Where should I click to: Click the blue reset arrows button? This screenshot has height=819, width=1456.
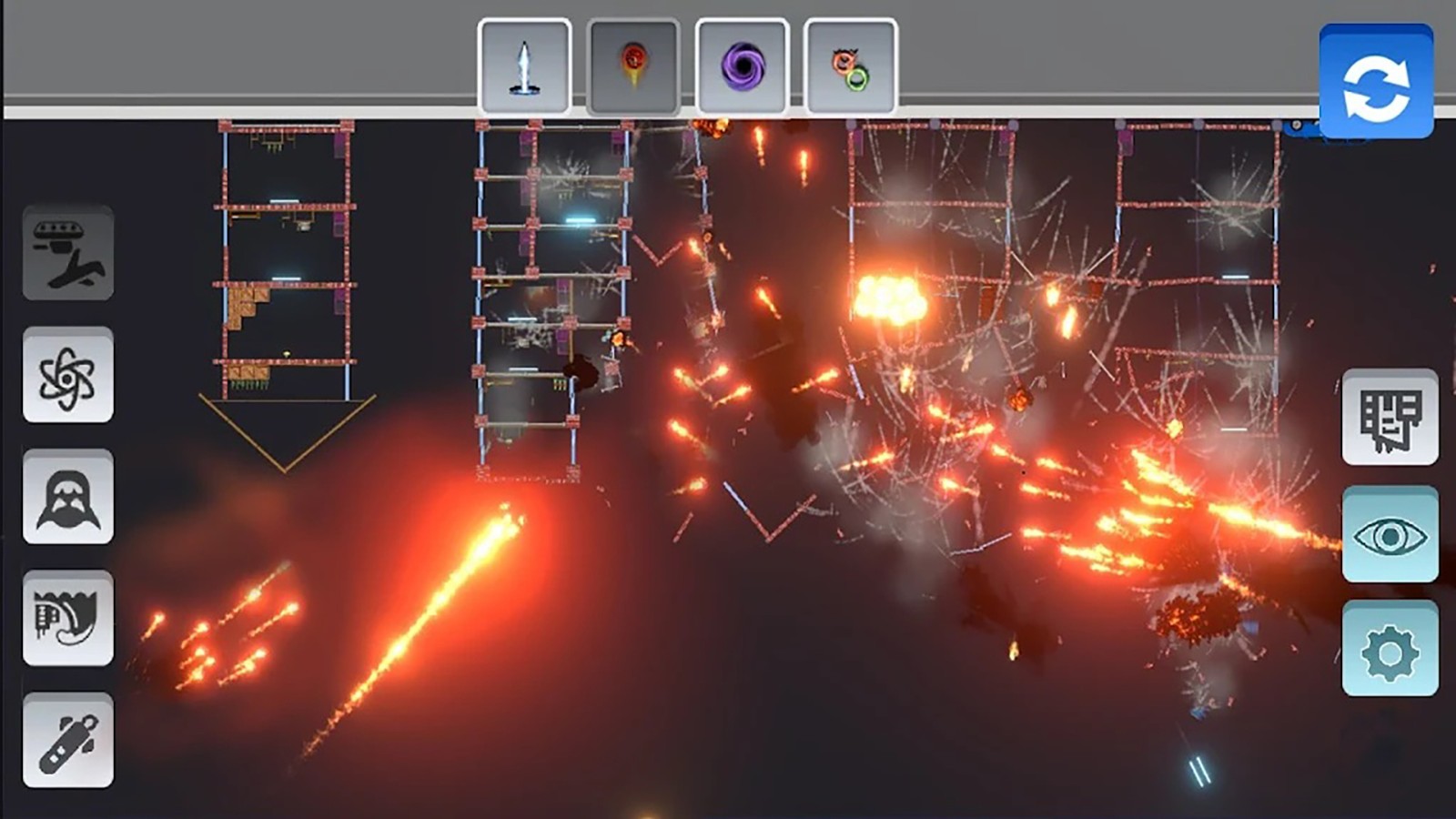pyautogui.click(x=1376, y=84)
